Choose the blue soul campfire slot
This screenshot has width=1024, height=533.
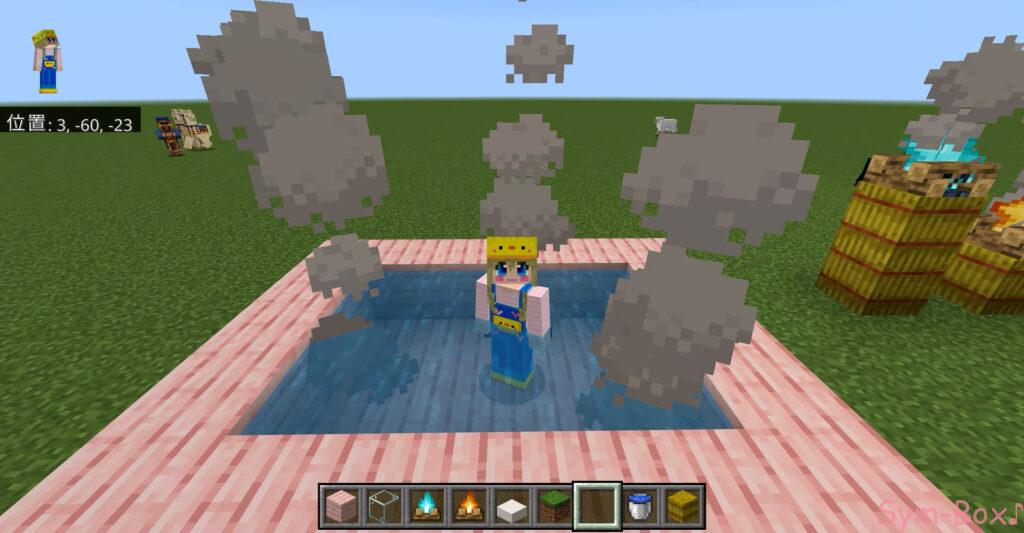[426, 506]
